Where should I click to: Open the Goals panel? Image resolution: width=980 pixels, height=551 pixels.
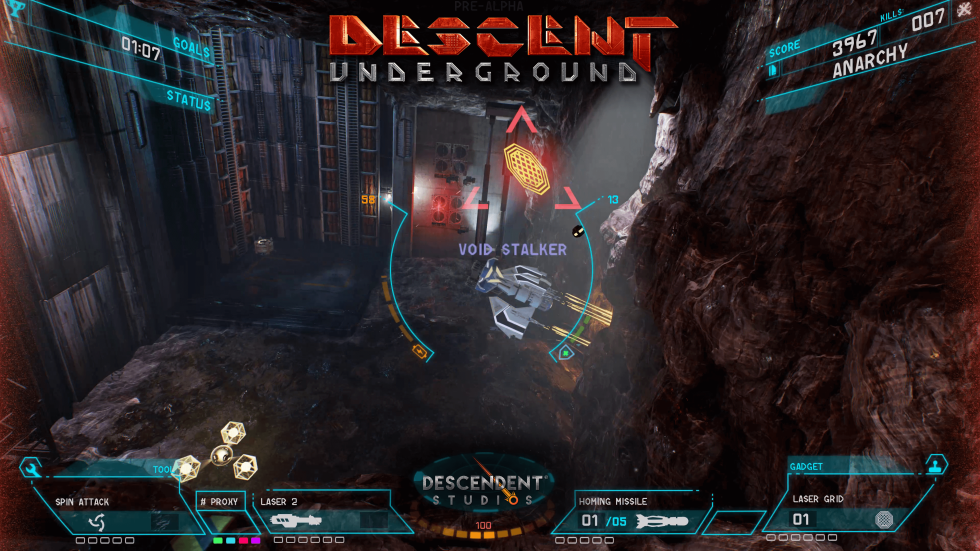click(x=190, y=45)
